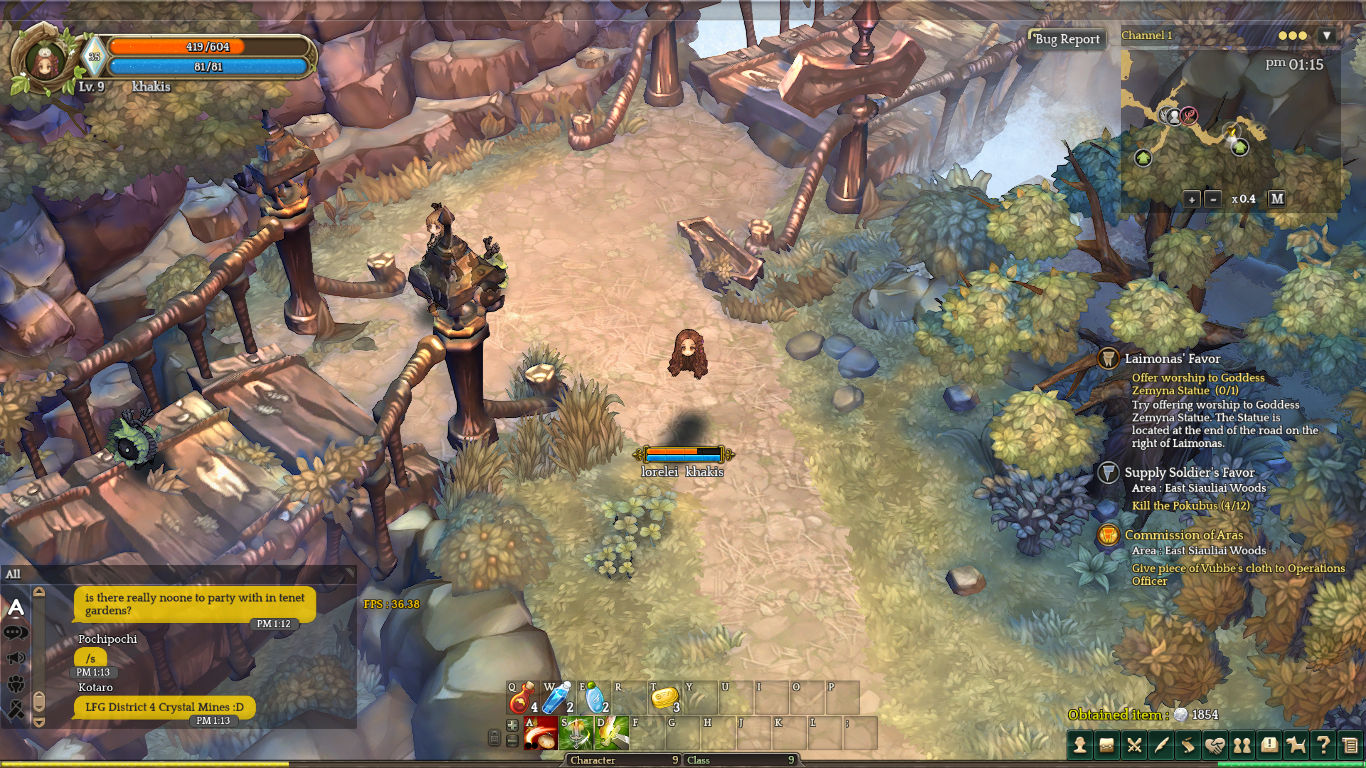This screenshot has height=768, width=1366.
Task: Open the full map with M button
Action: 1277,199
